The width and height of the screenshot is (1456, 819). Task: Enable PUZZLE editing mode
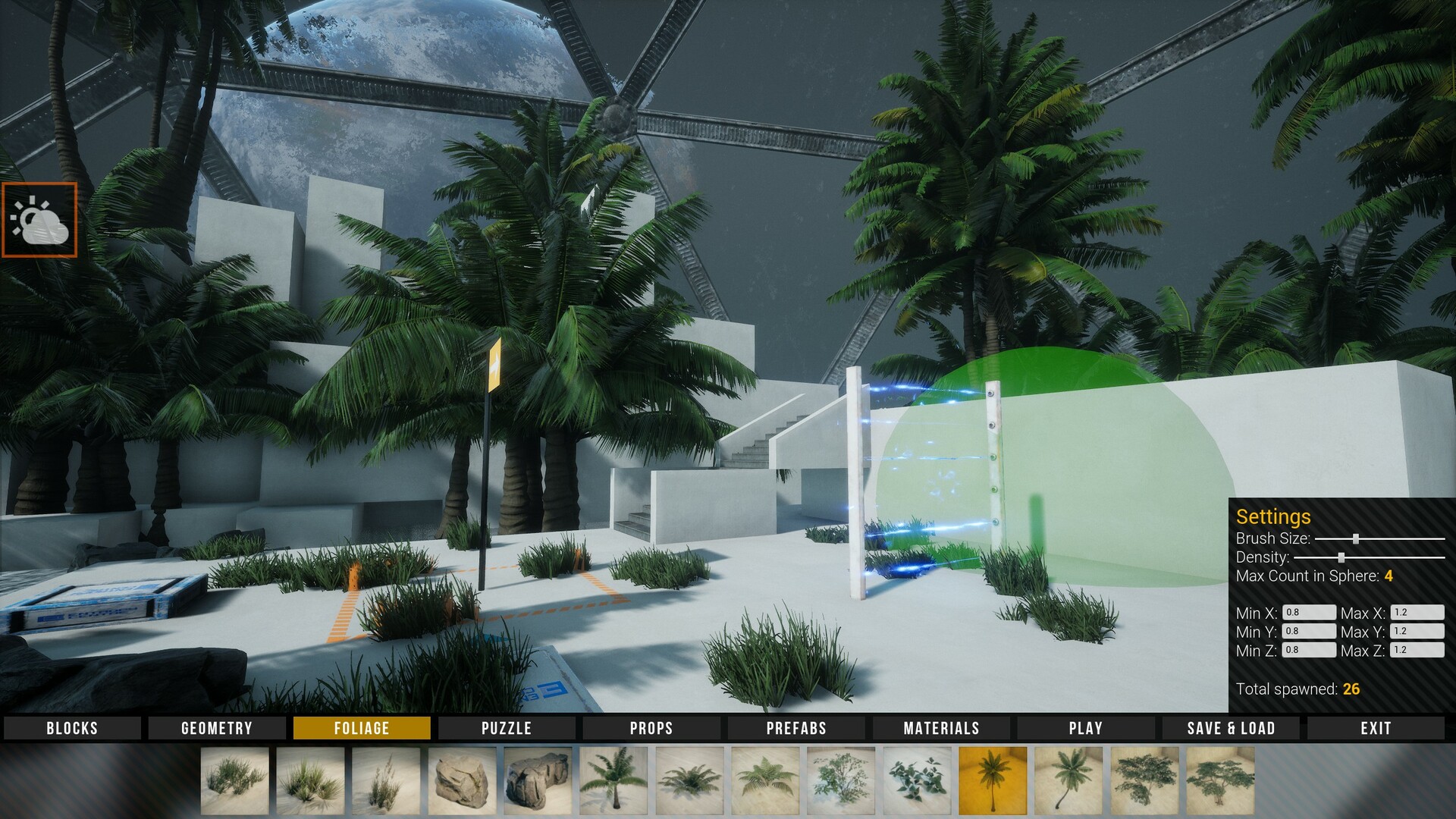506,728
